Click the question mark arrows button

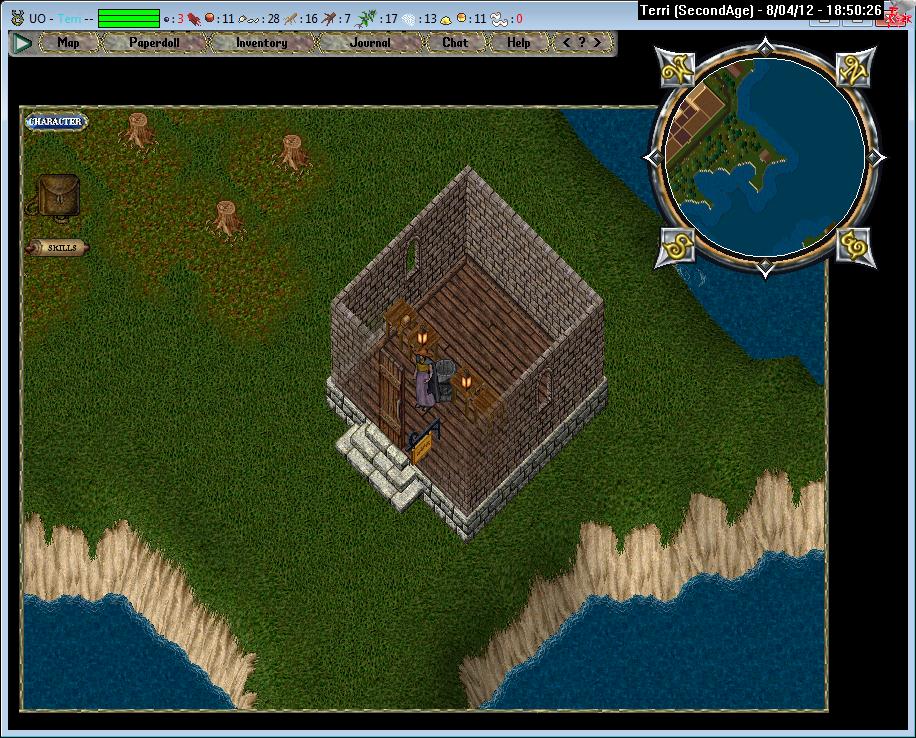tap(583, 43)
